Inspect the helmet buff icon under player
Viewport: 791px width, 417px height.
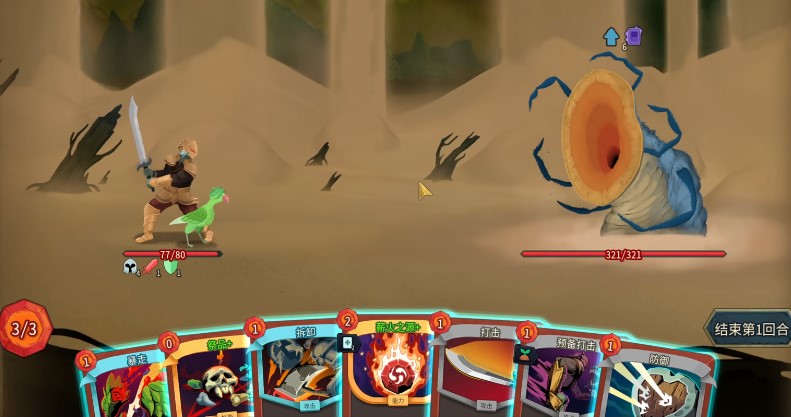click(x=130, y=267)
